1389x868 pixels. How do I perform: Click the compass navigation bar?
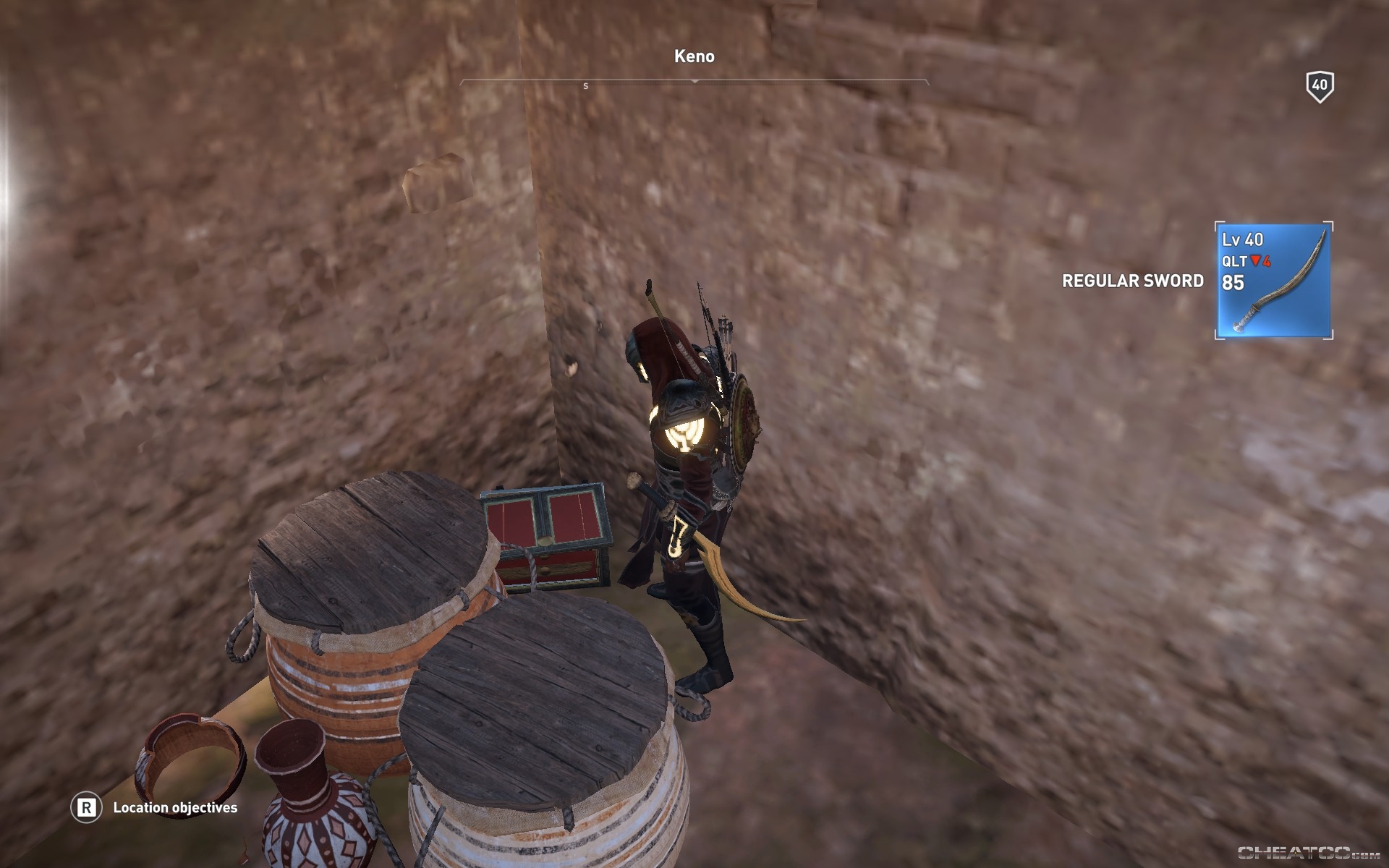click(694, 82)
